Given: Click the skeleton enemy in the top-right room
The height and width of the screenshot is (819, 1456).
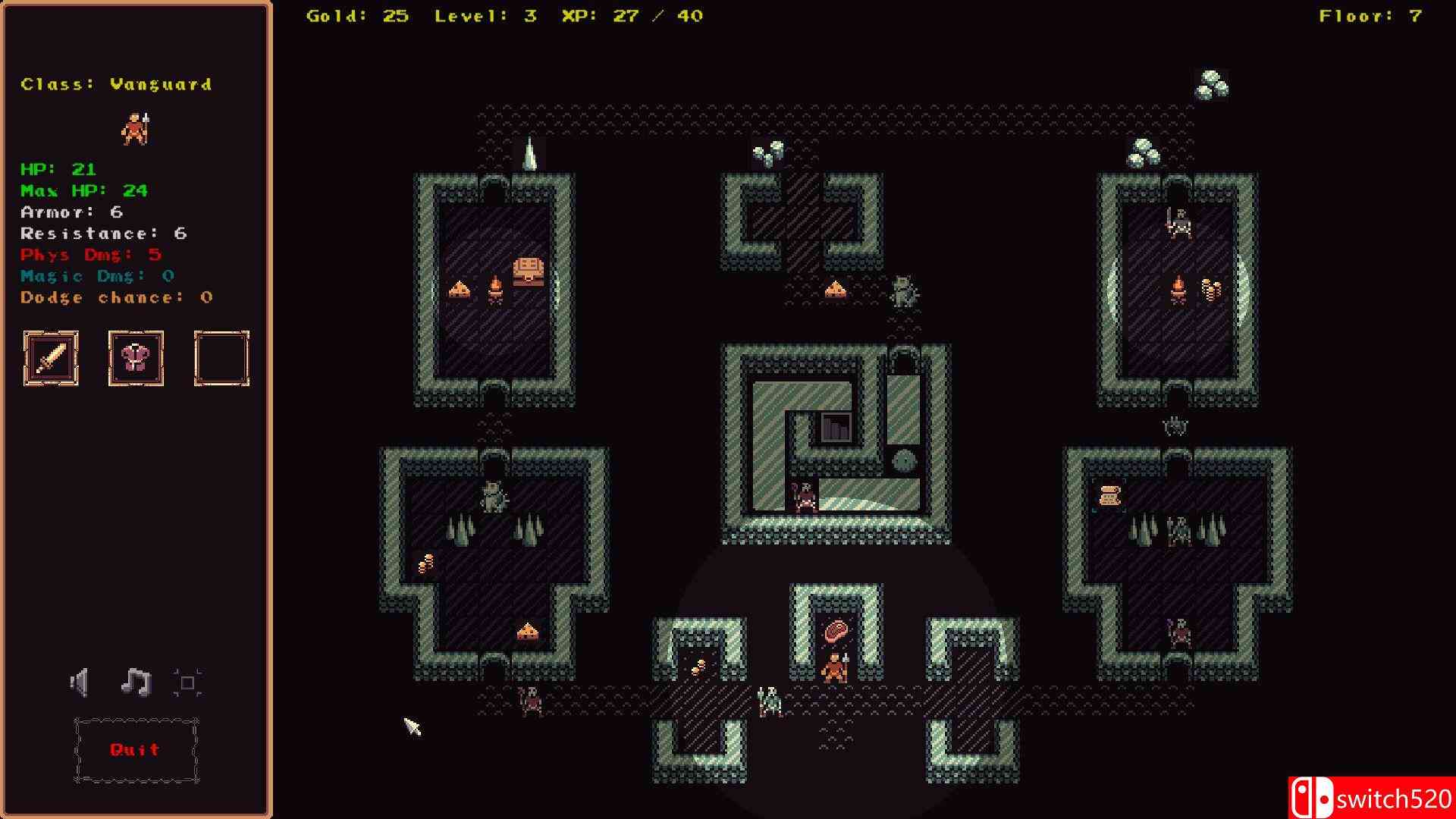Looking at the screenshot, I should (1178, 222).
